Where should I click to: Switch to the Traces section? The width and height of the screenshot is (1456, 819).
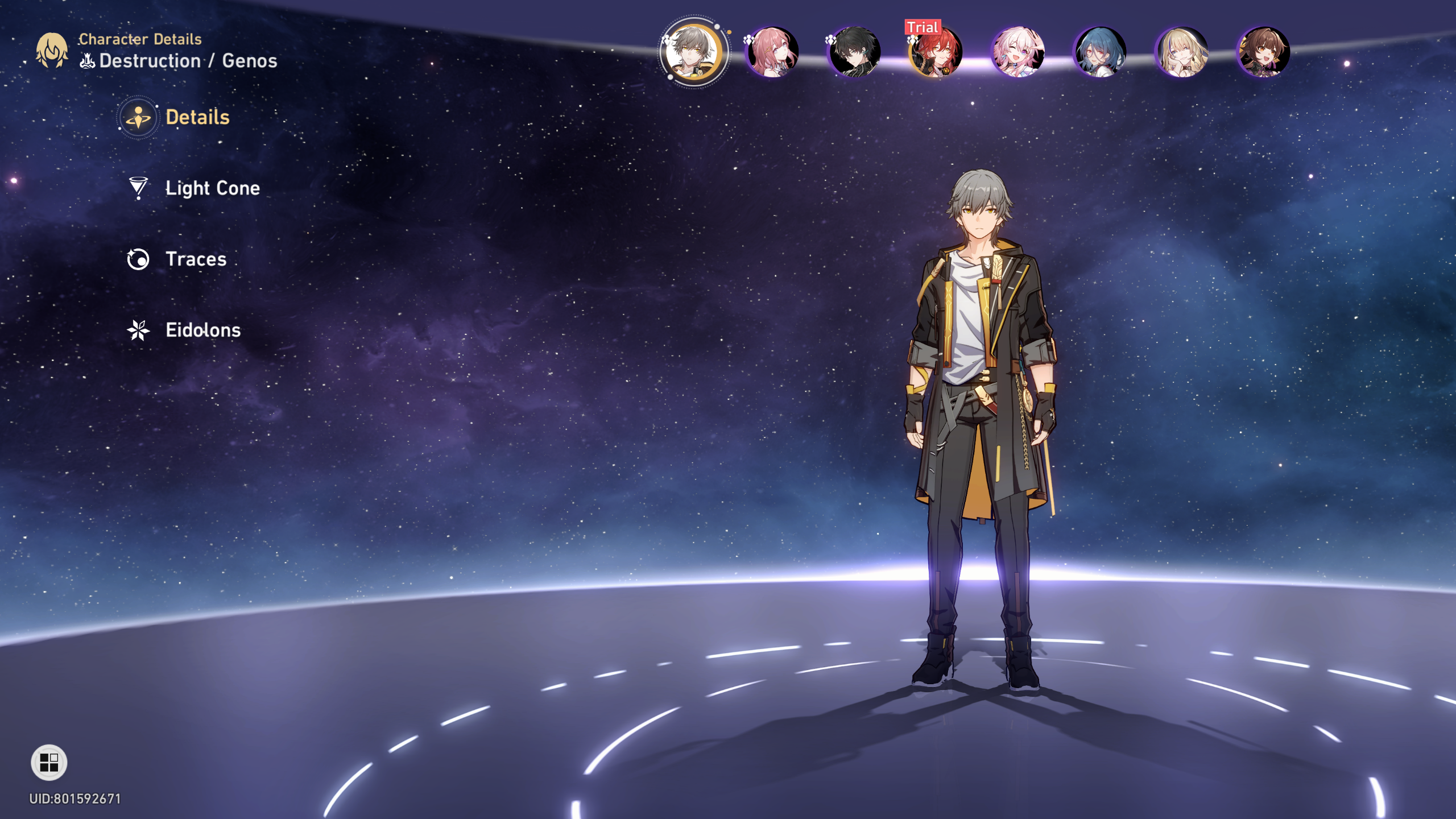click(x=195, y=260)
